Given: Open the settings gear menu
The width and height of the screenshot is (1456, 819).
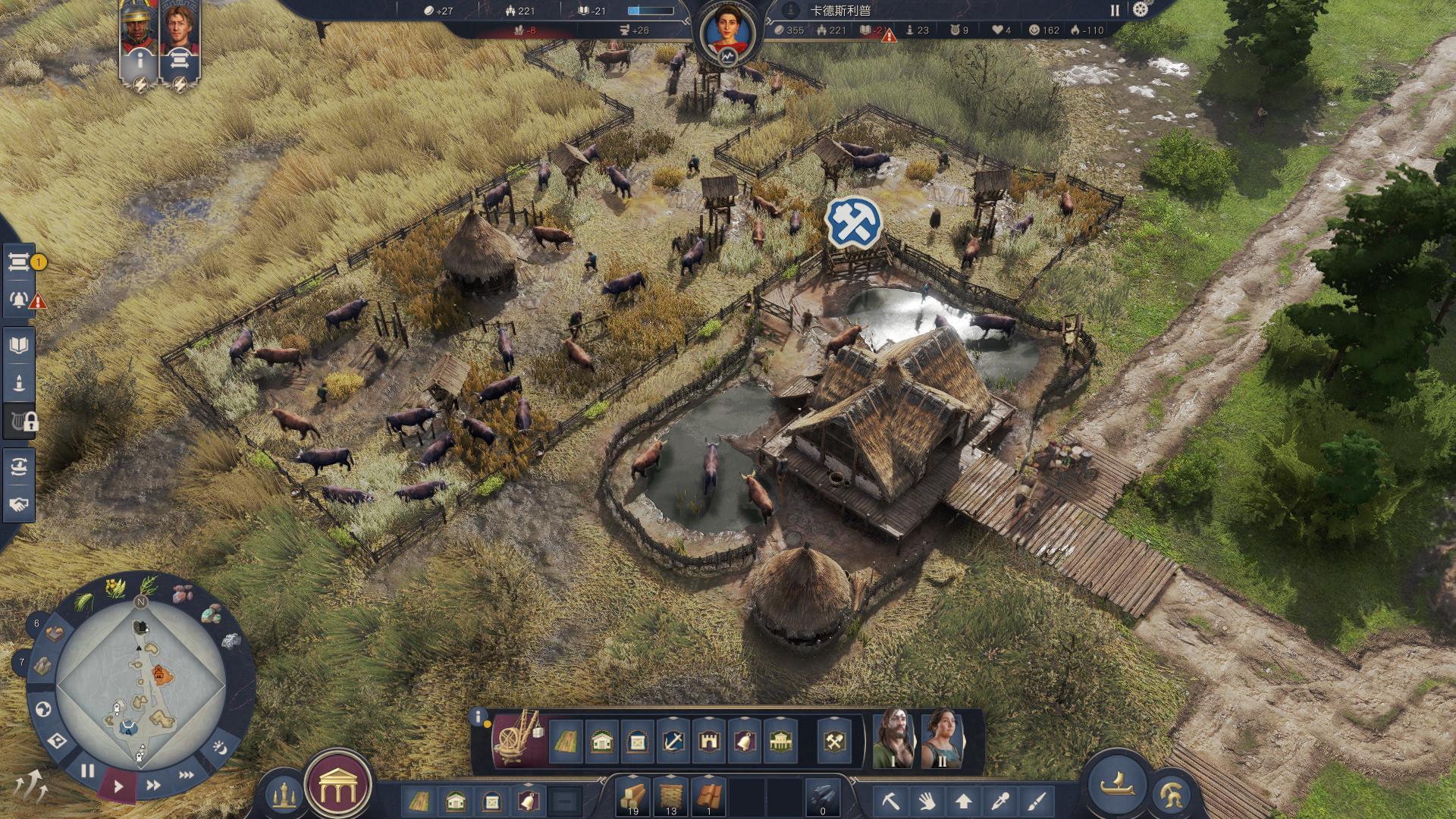Looking at the screenshot, I should (1140, 10).
